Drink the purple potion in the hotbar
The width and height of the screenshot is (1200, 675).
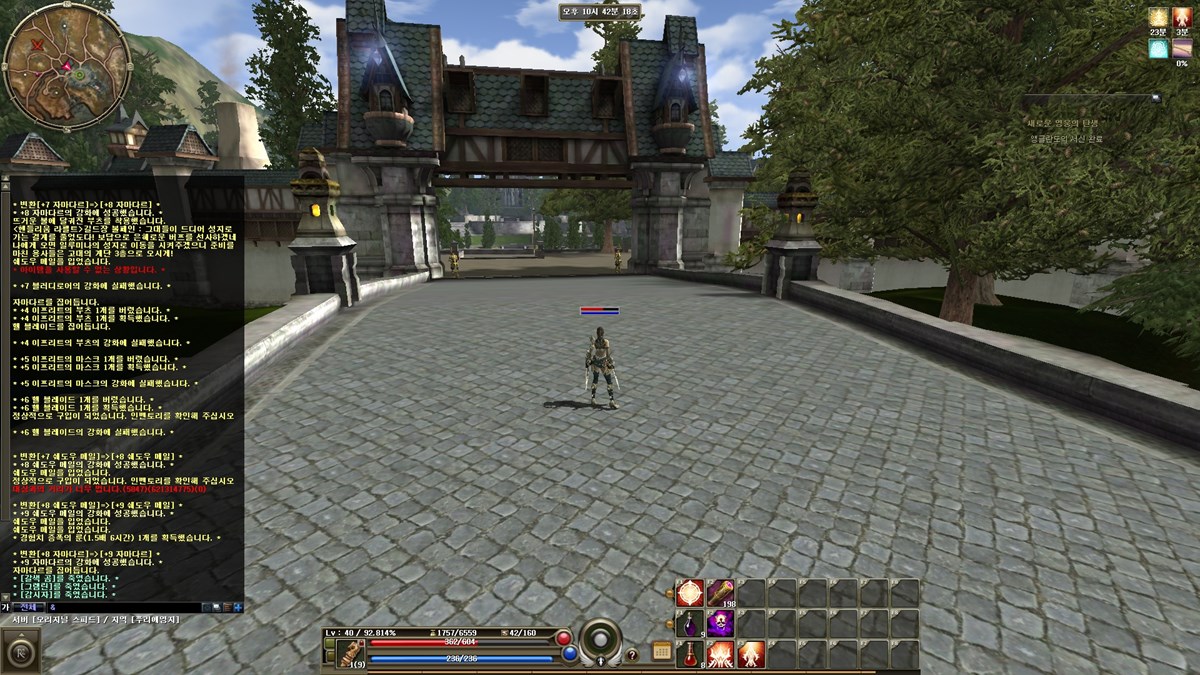(690, 624)
